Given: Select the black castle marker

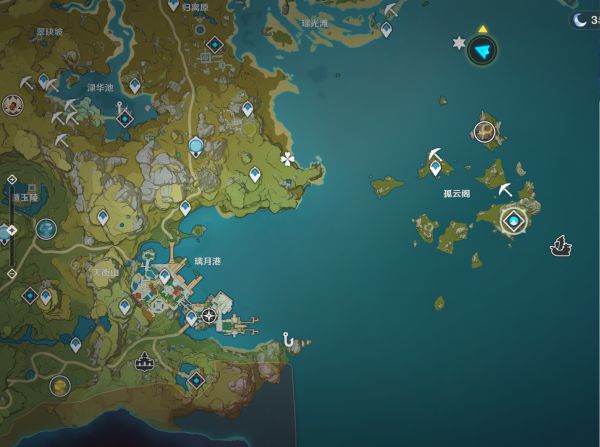Looking at the screenshot, I should click(x=145, y=363).
